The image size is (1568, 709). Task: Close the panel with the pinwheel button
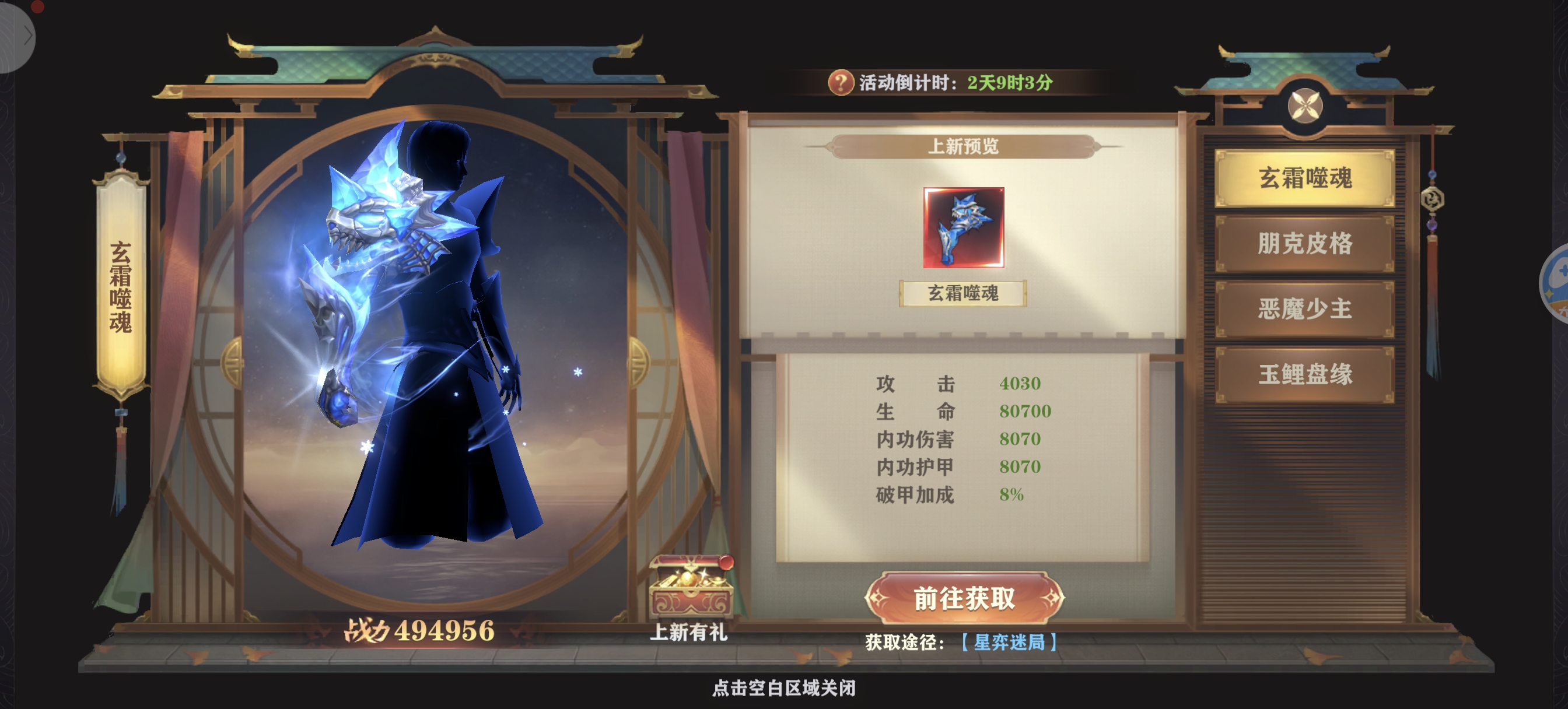[1304, 106]
